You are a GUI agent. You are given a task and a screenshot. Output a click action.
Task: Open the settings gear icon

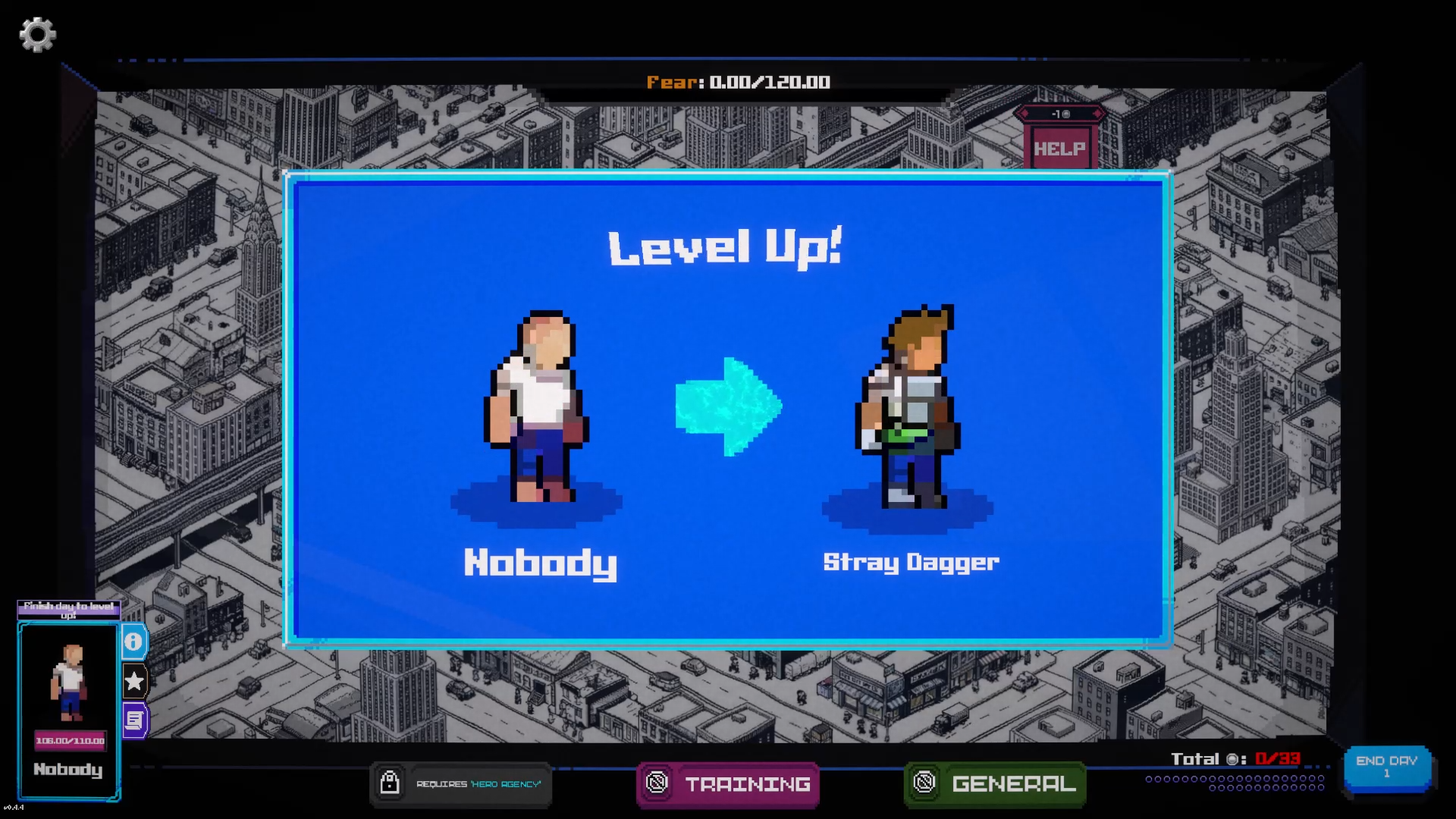[x=37, y=33]
